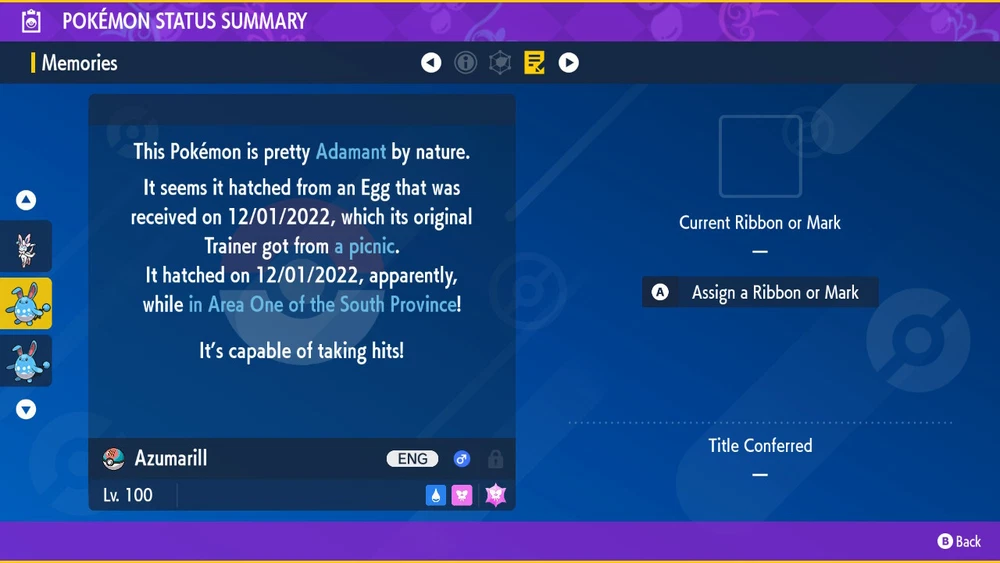Click the empty ribbon display box
The height and width of the screenshot is (563, 1000).
tap(760, 156)
